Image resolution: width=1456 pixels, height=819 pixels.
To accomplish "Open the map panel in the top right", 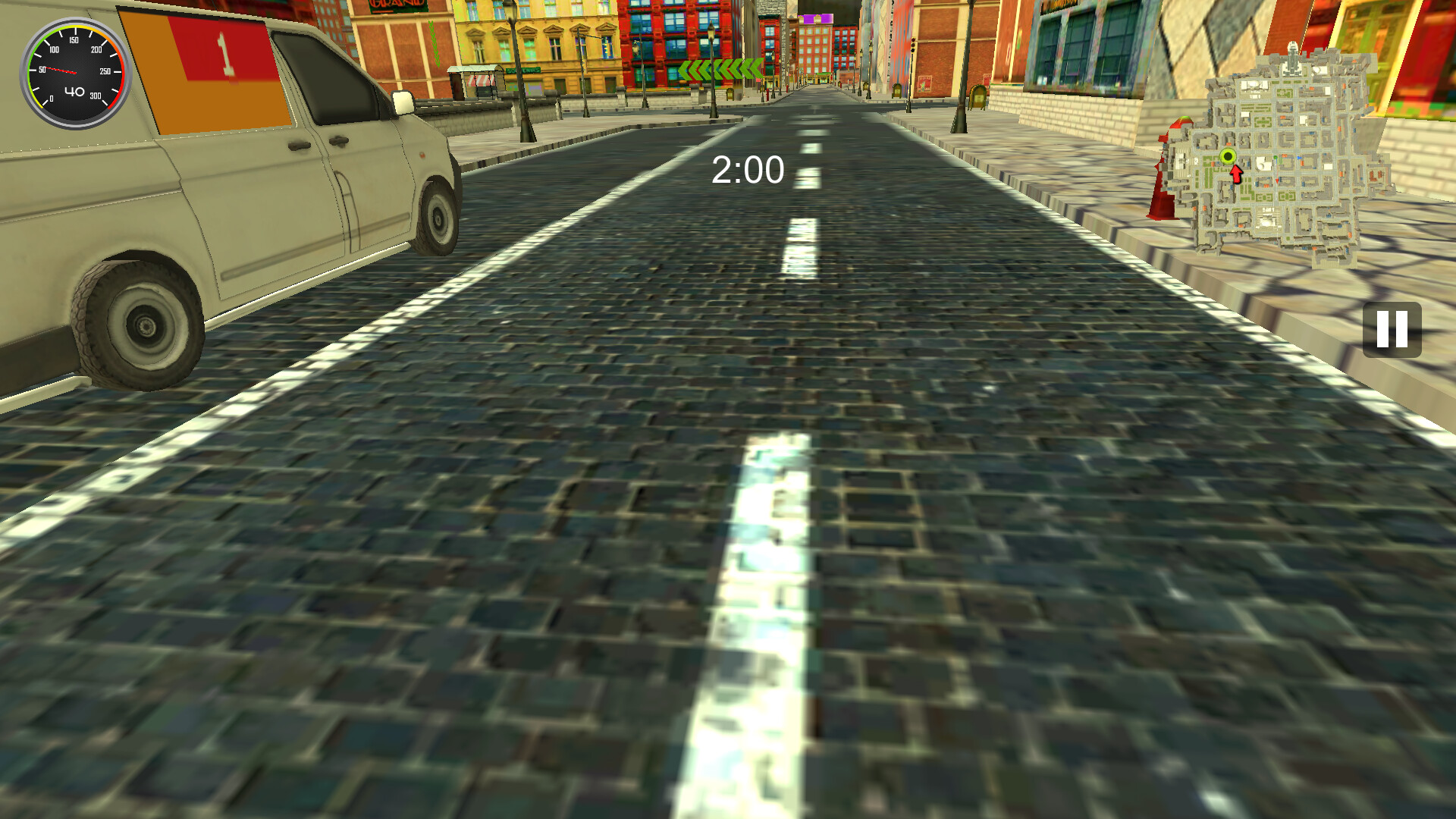I will [x=1289, y=152].
